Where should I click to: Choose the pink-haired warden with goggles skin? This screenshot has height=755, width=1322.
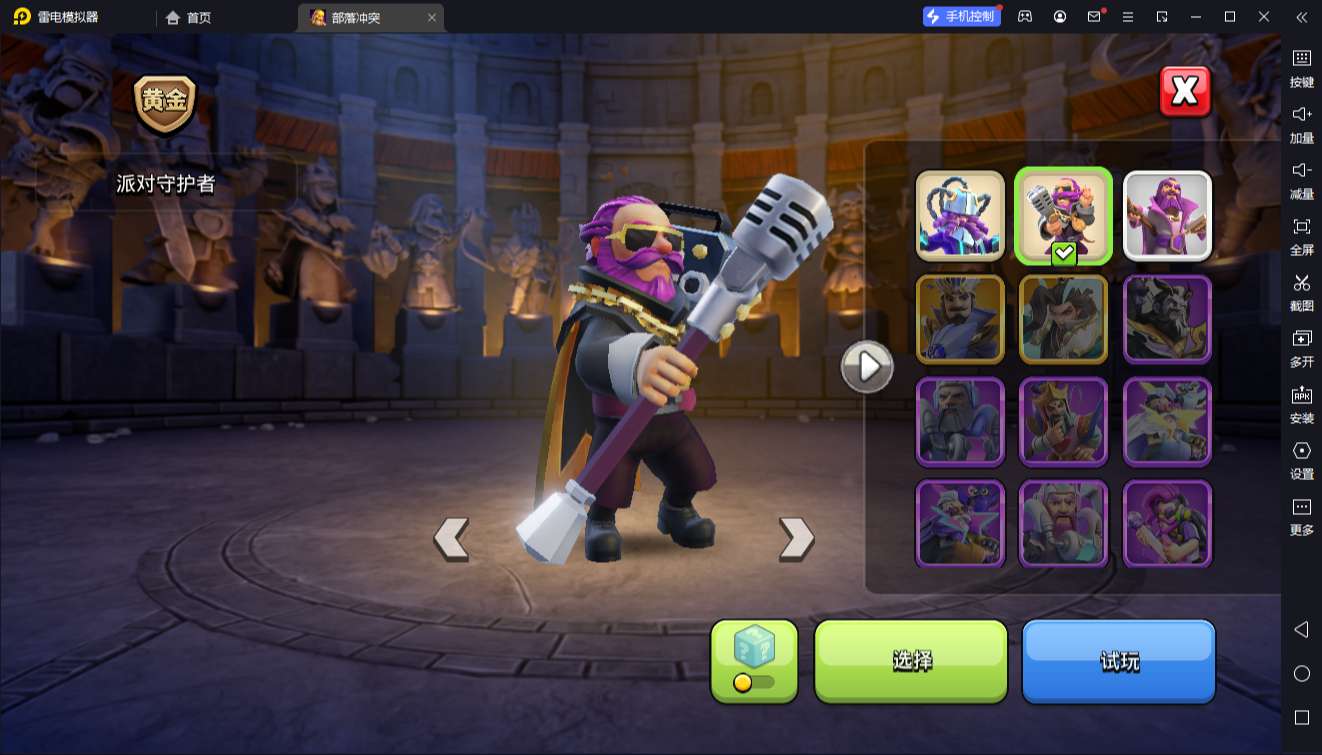[x=1167, y=524]
